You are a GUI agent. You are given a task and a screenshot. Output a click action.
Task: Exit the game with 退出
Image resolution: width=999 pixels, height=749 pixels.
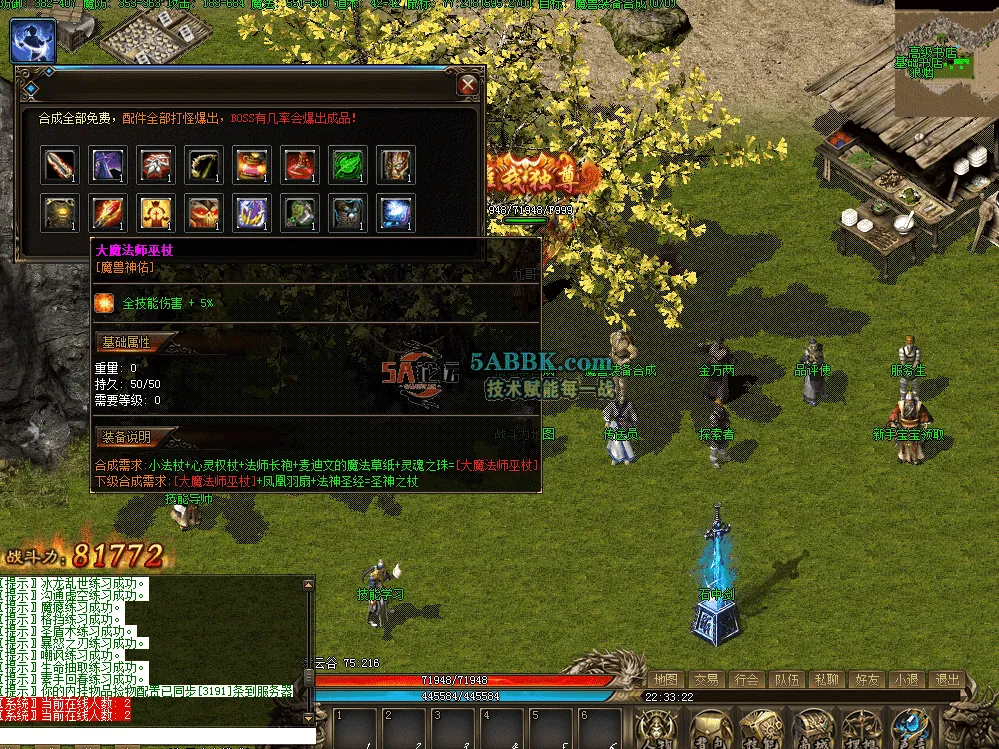click(945, 680)
